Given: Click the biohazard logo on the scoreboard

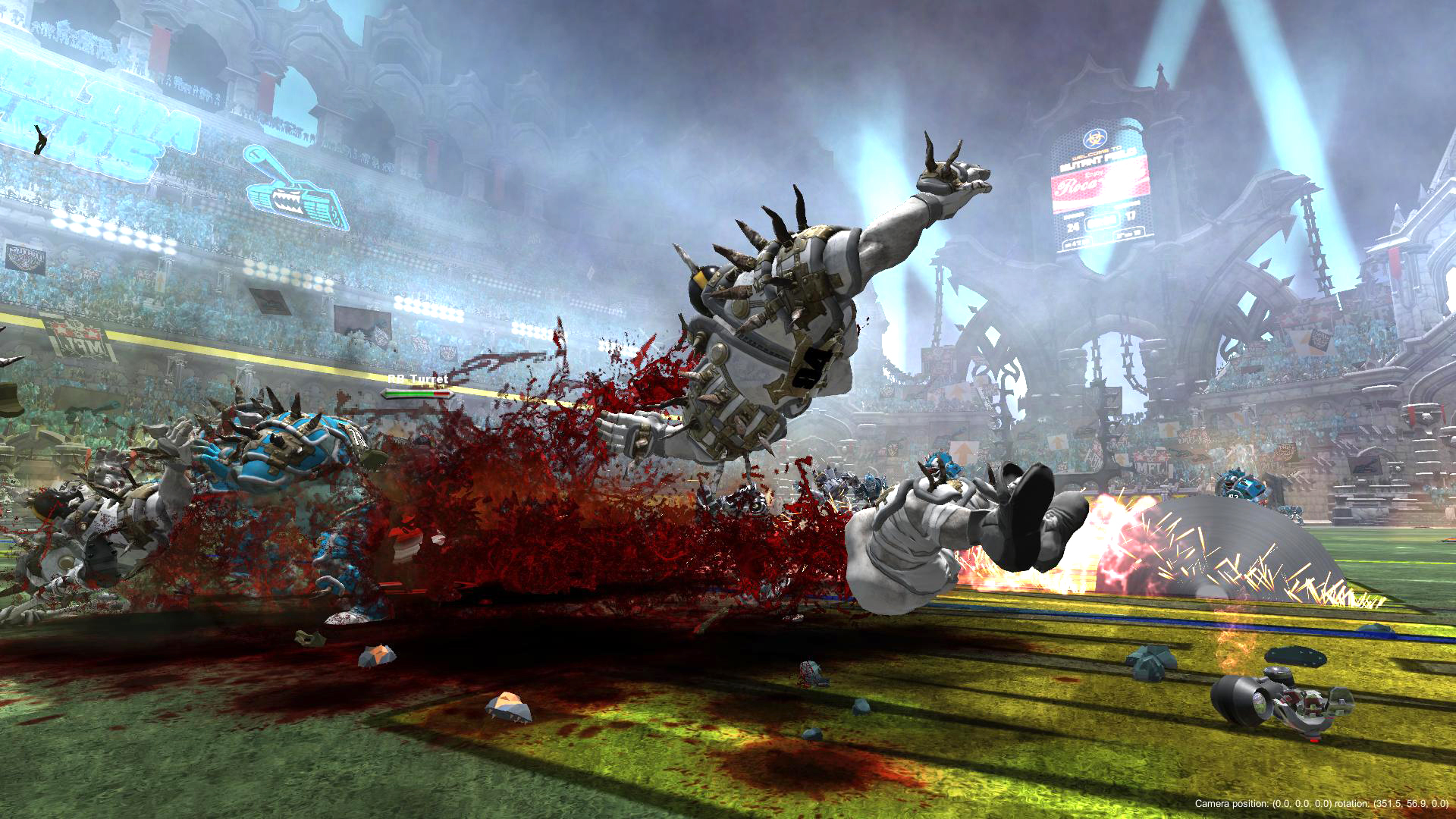Looking at the screenshot, I should coord(1095,137).
